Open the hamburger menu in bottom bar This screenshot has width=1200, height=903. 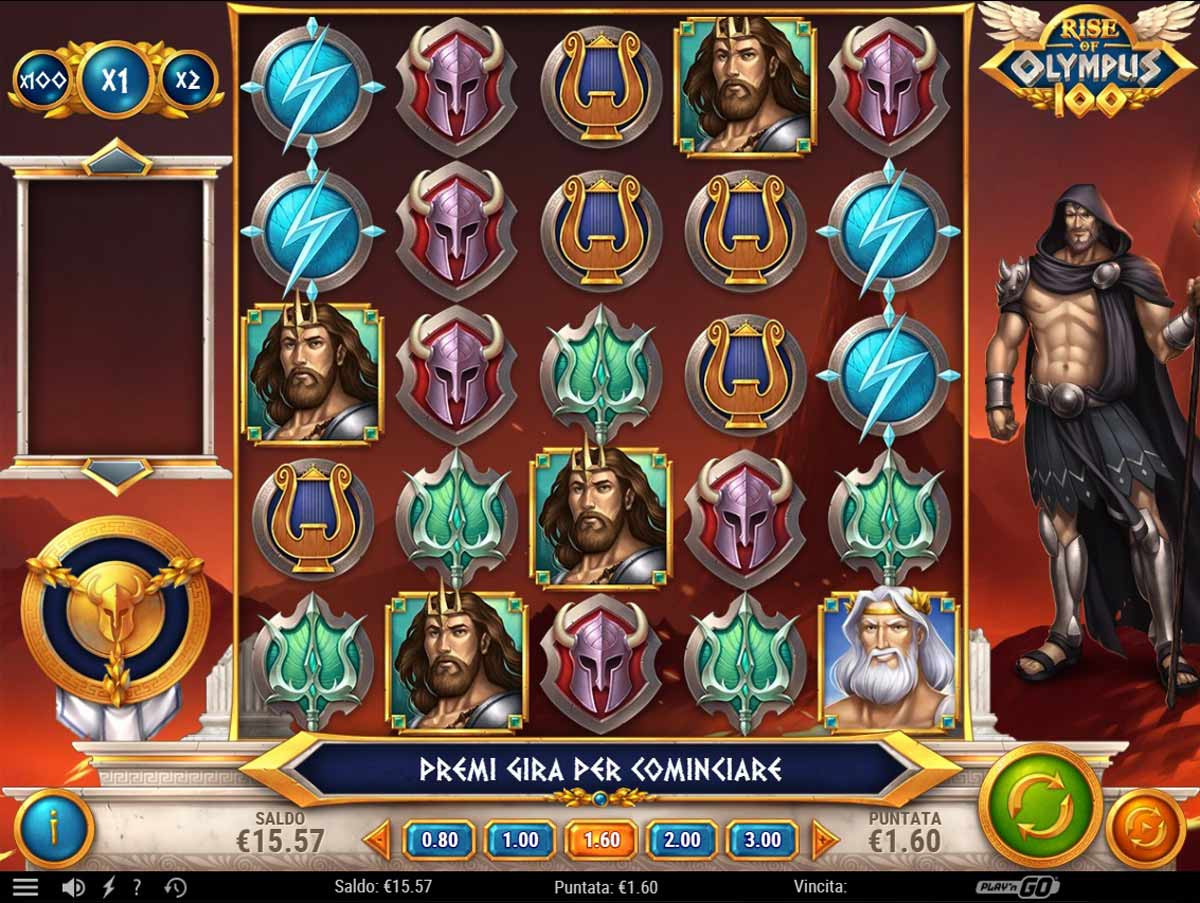point(25,887)
